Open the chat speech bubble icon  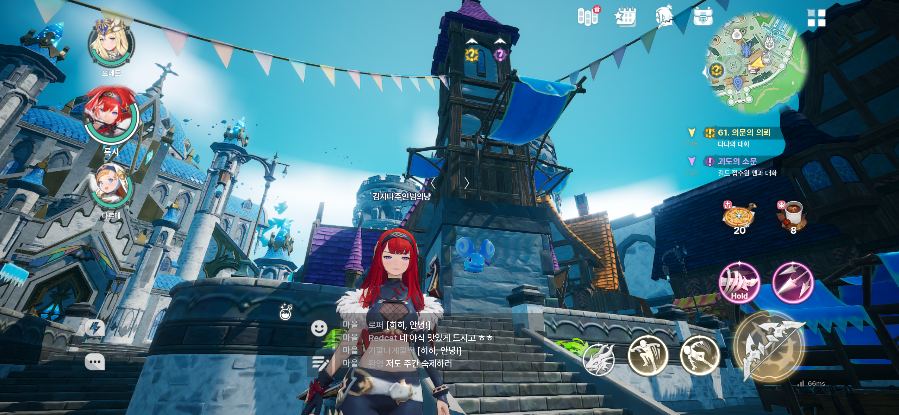tap(94, 361)
